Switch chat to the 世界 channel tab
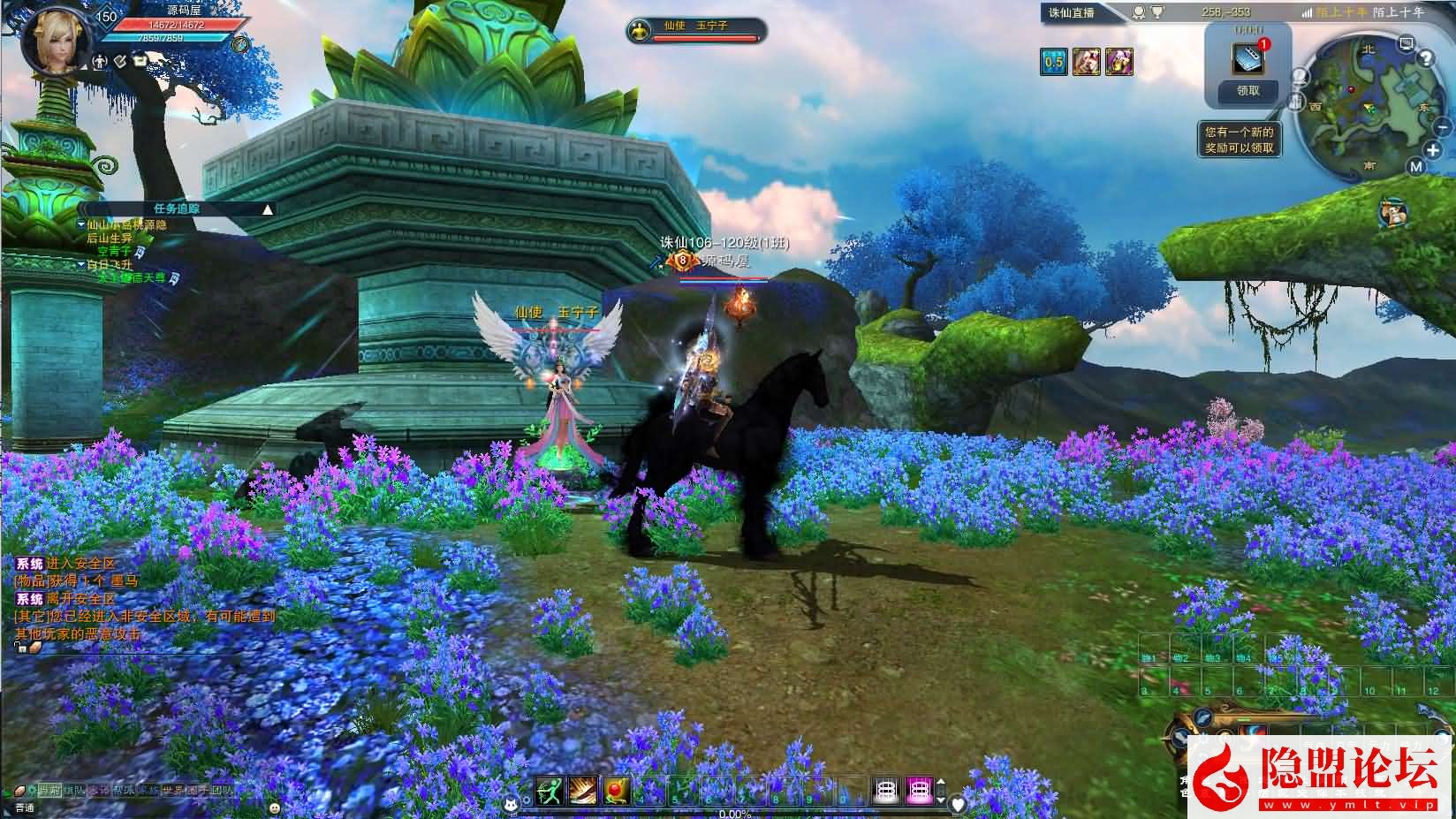Screen dimensions: 1456x819 coord(171,789)
